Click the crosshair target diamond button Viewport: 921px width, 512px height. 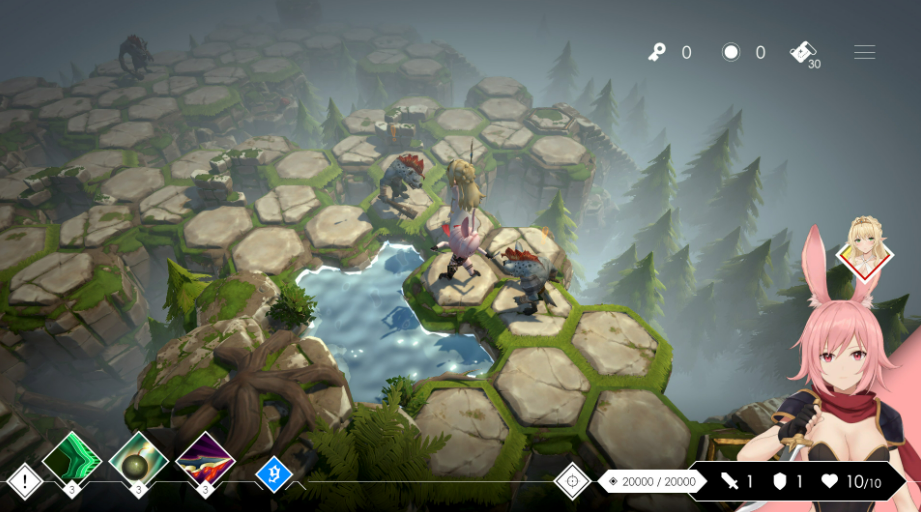[x=572, y=481]
